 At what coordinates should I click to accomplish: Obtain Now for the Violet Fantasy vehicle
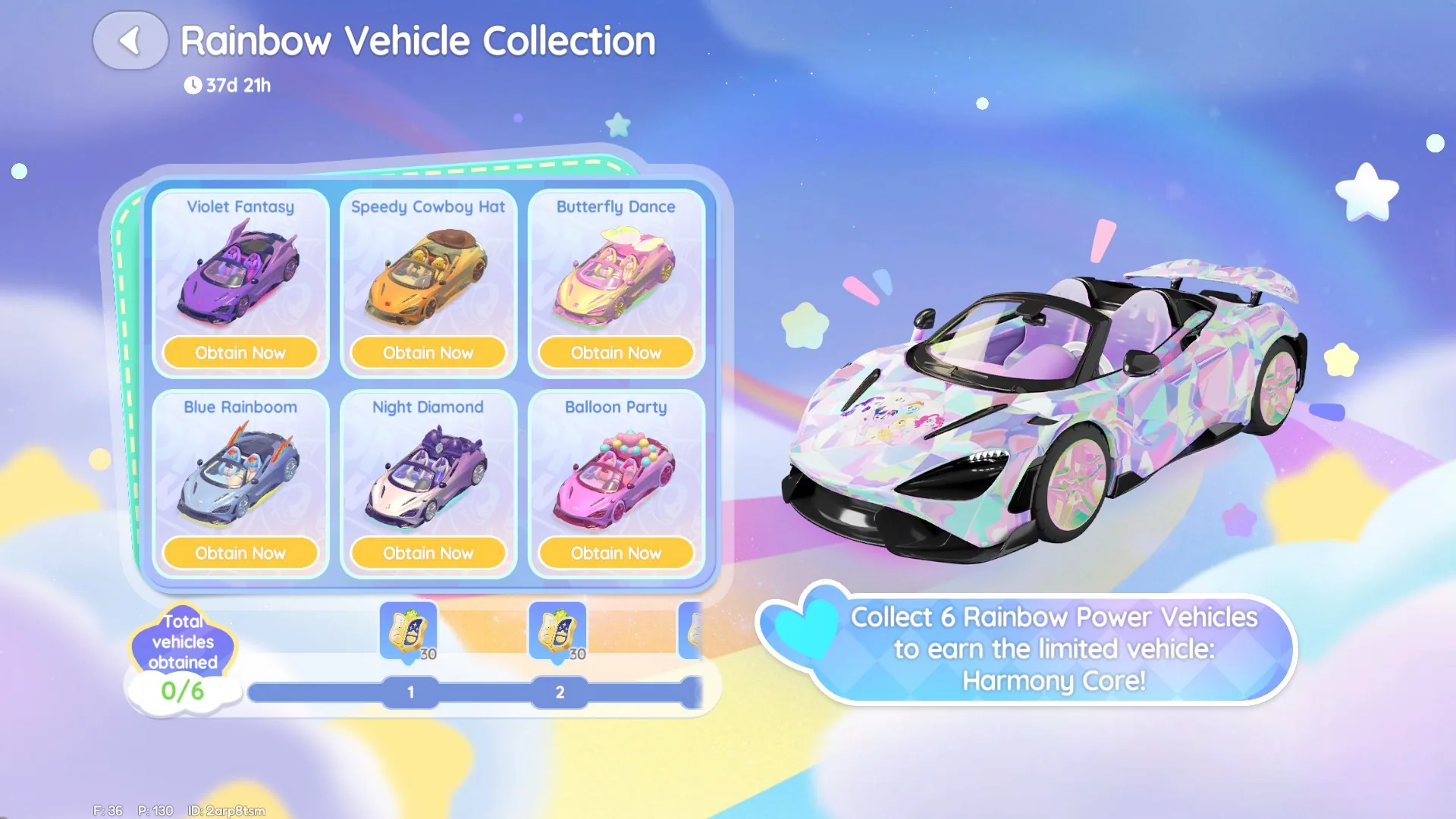click(x=240, y=352)
